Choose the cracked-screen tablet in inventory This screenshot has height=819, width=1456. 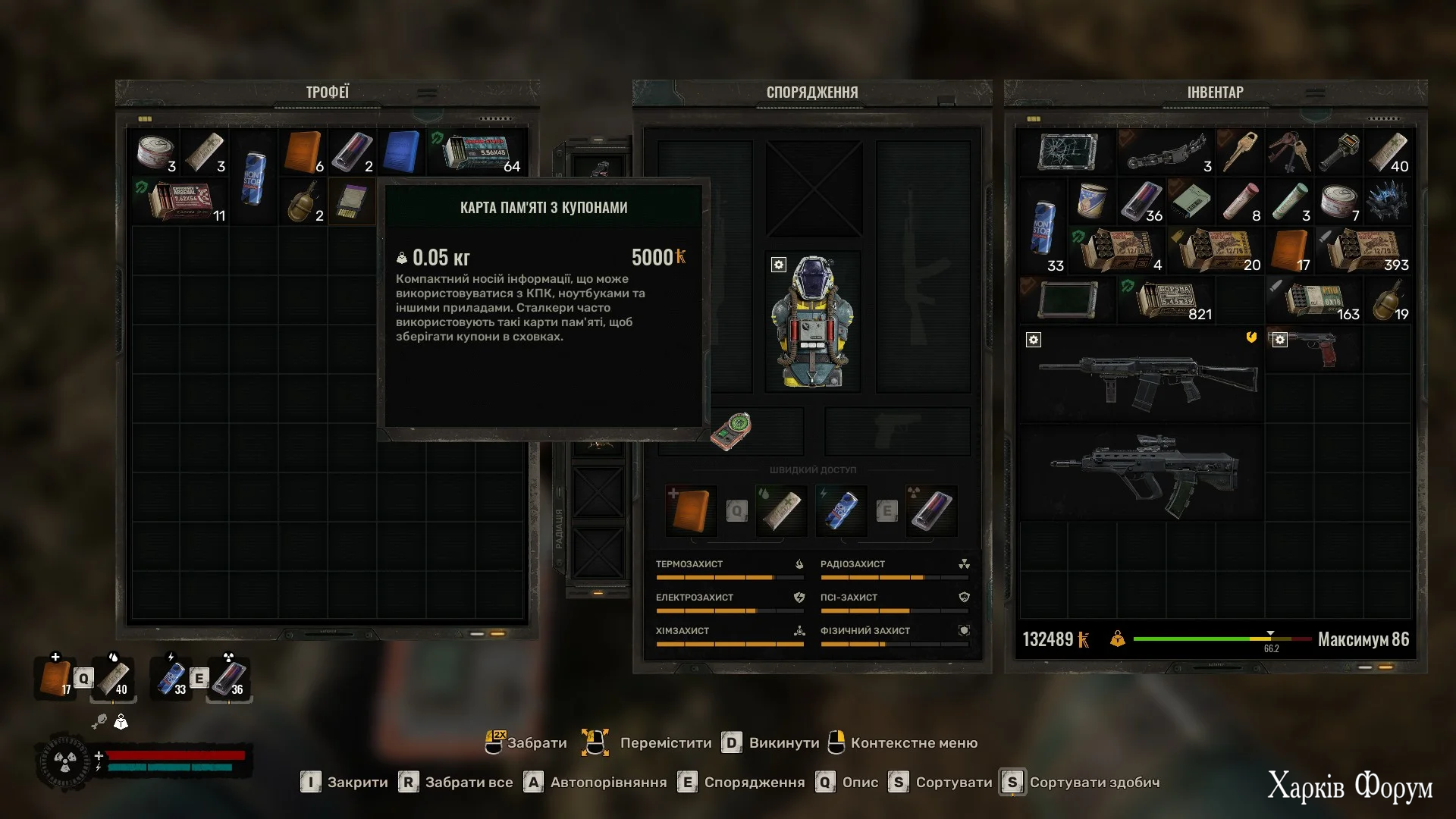1068,152
